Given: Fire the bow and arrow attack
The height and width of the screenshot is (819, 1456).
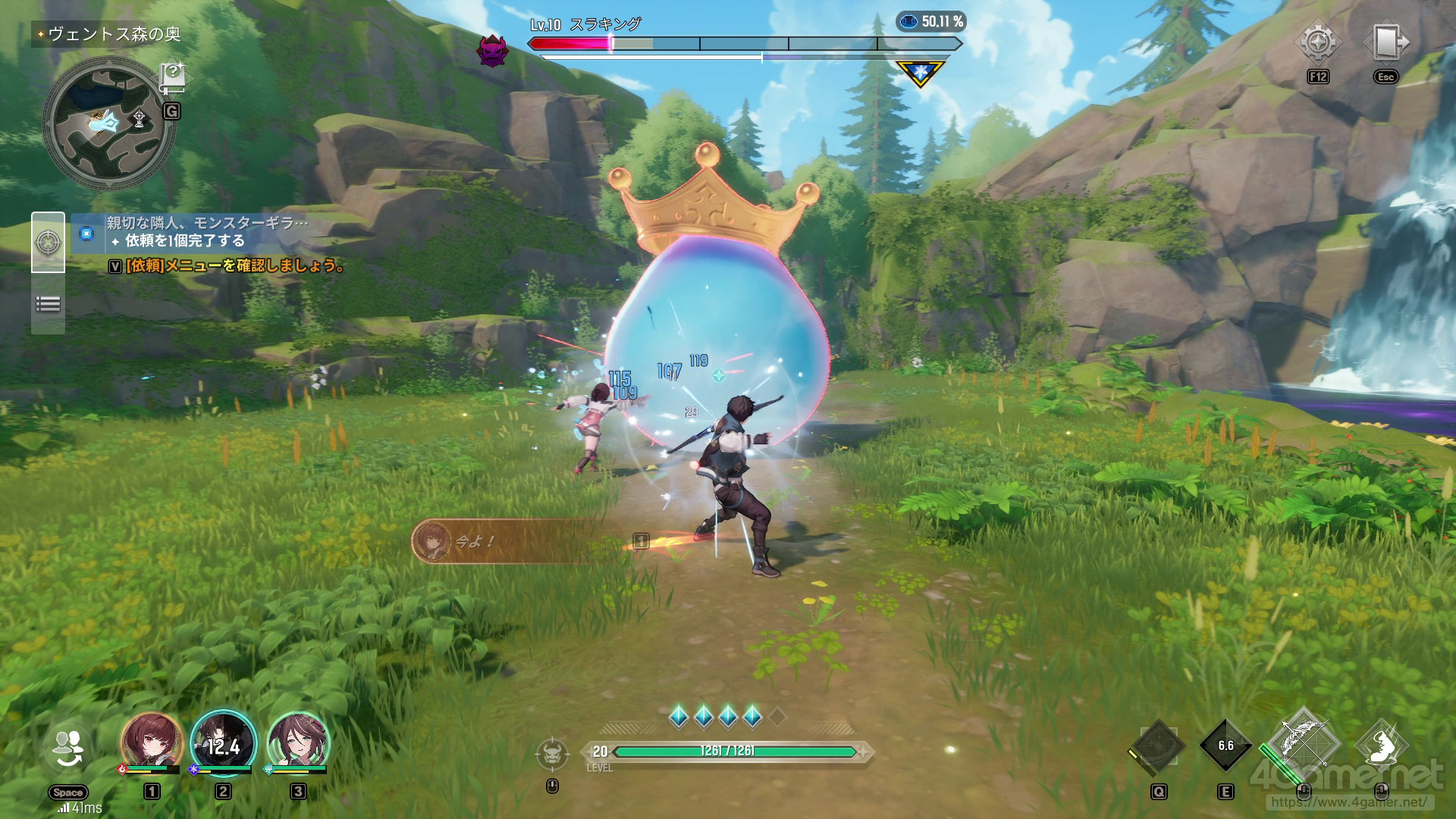Looking at the screenshot, I should click(1302, 742).
